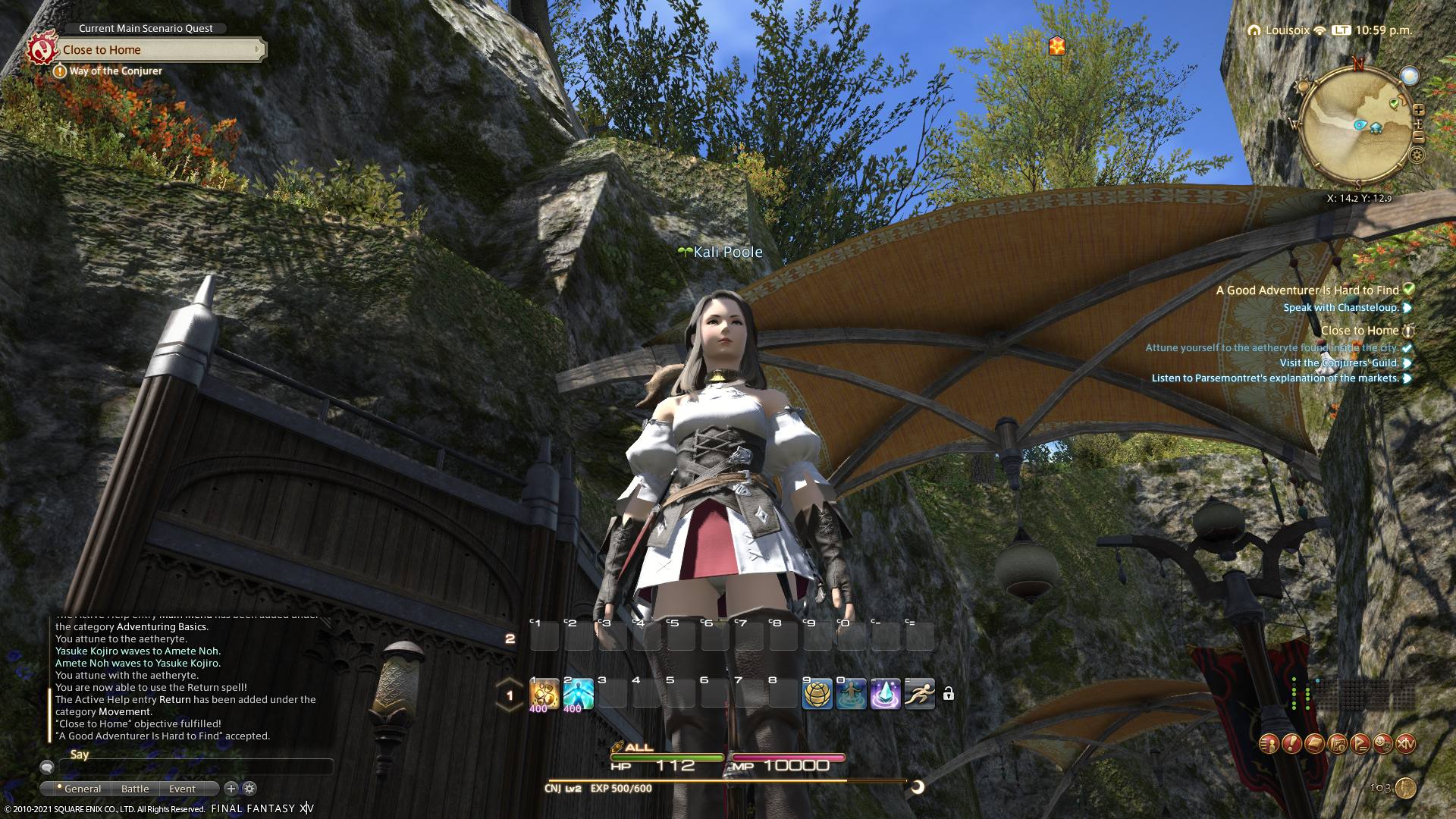Open the Social smiley-faces menu icon
Screen dimensions: 1456x819
(x=1382, y=744)
